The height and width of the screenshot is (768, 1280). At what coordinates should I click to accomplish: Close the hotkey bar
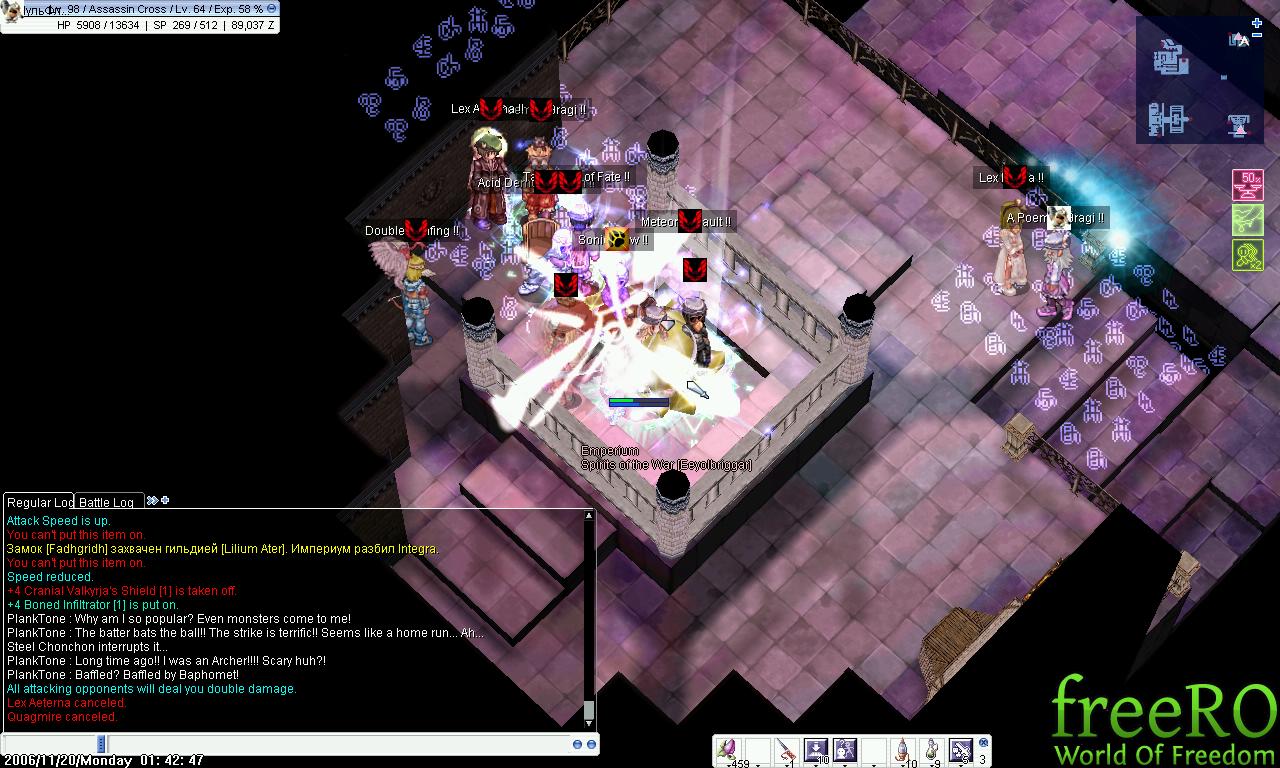coord(984,743)
